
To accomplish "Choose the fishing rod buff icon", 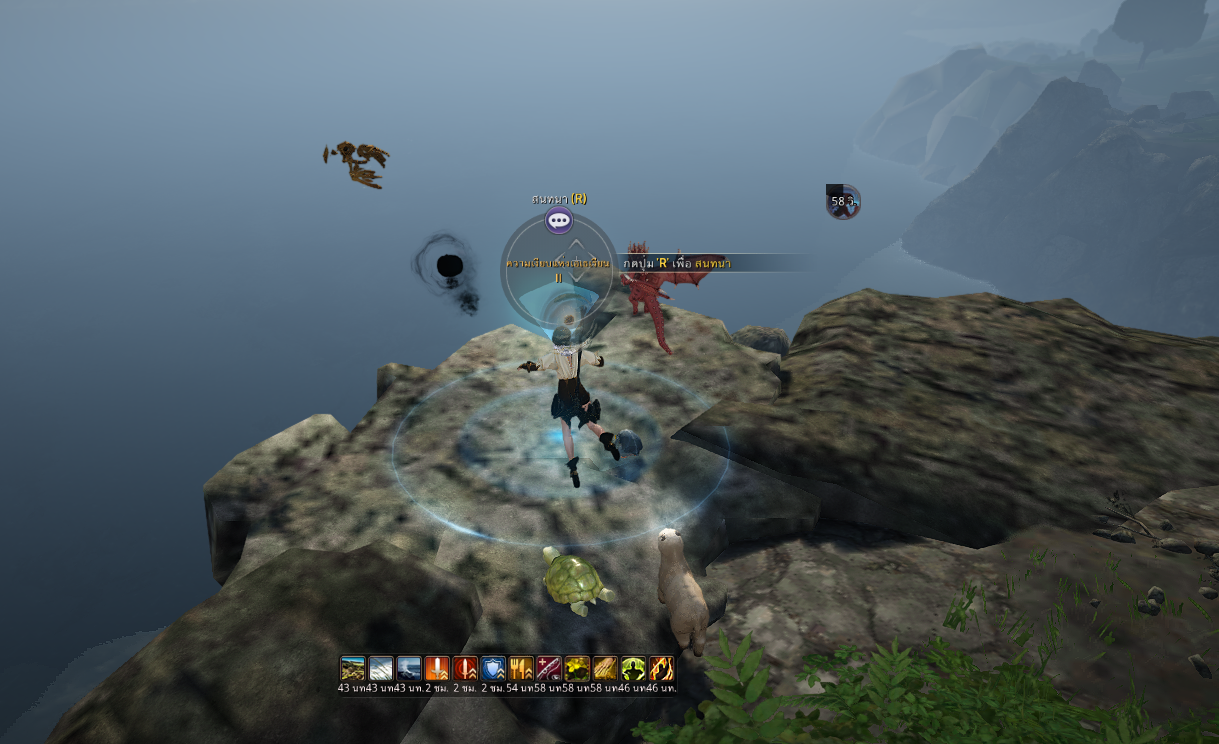I will click(x=549, y=668).
